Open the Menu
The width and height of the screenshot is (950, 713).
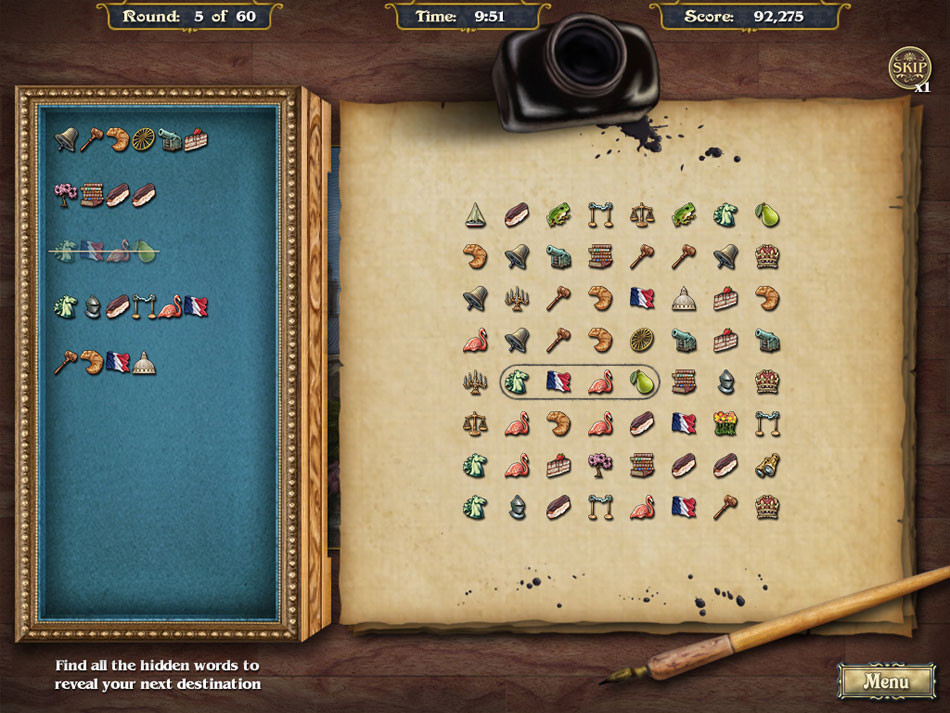click(886, 681)
